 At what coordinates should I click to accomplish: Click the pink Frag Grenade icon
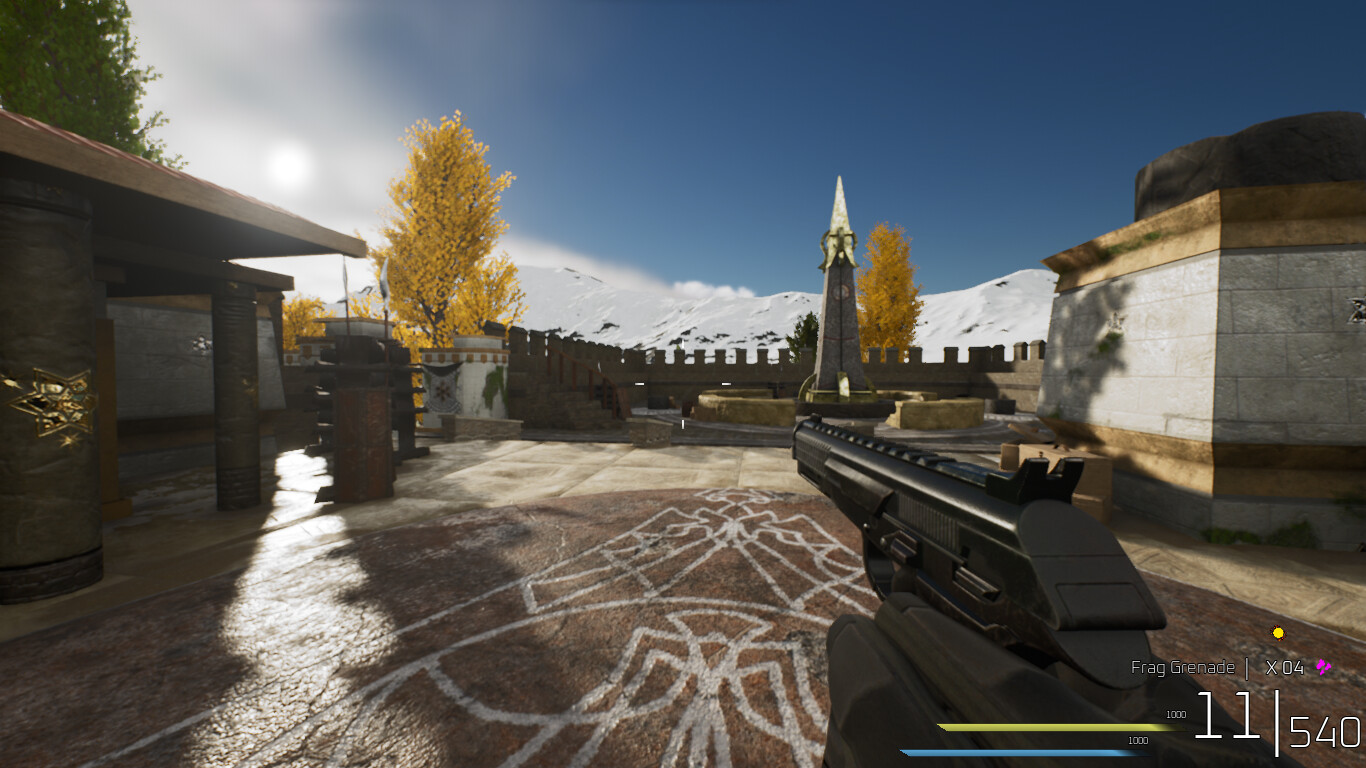tap(1323, 667)
